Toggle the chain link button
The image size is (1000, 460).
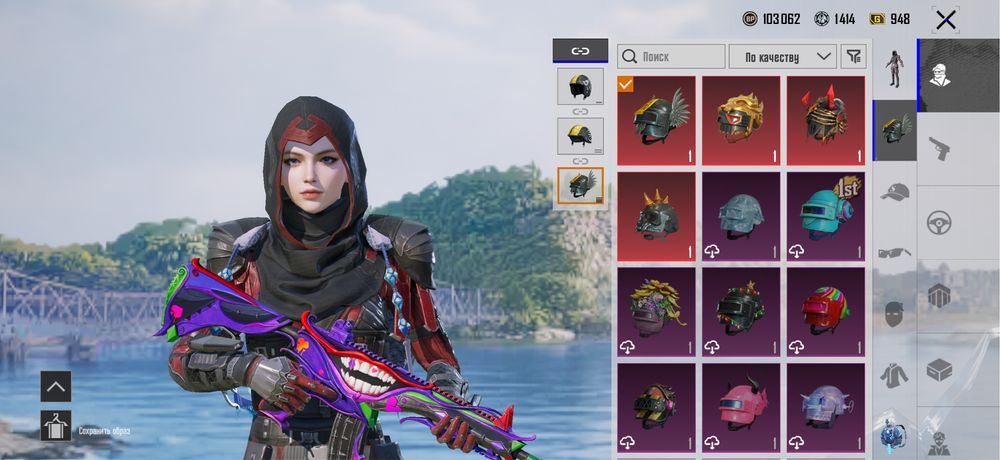click(580, 50)
